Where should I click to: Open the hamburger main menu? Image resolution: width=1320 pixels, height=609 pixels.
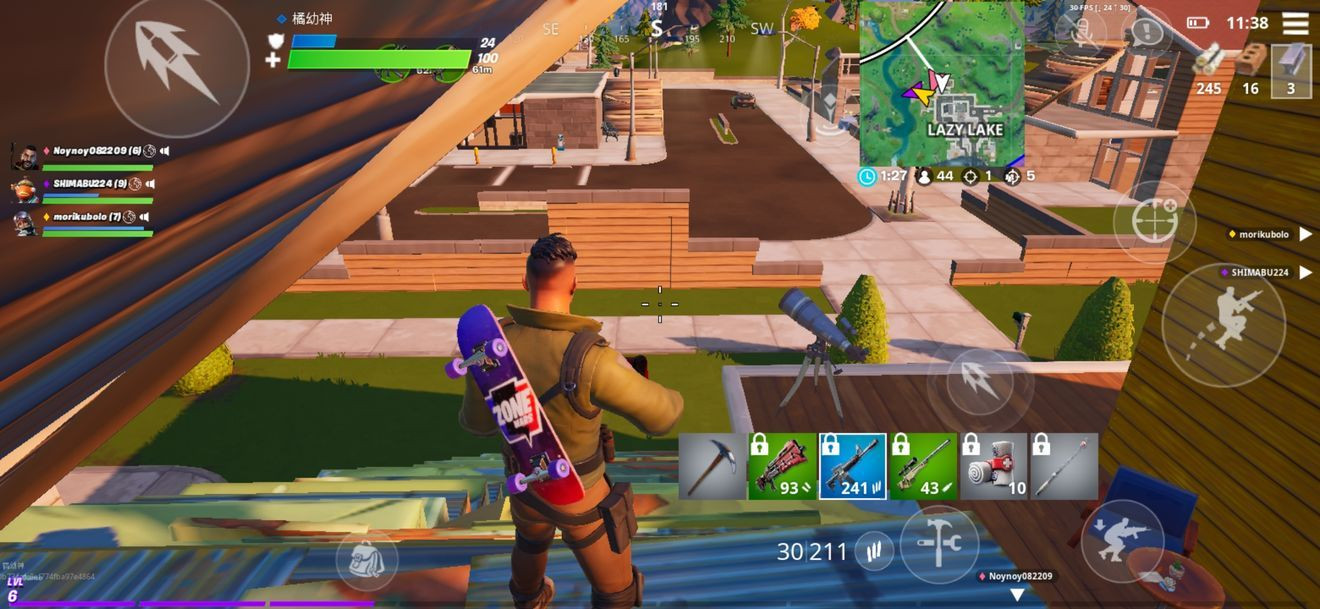coord(1295,23)
